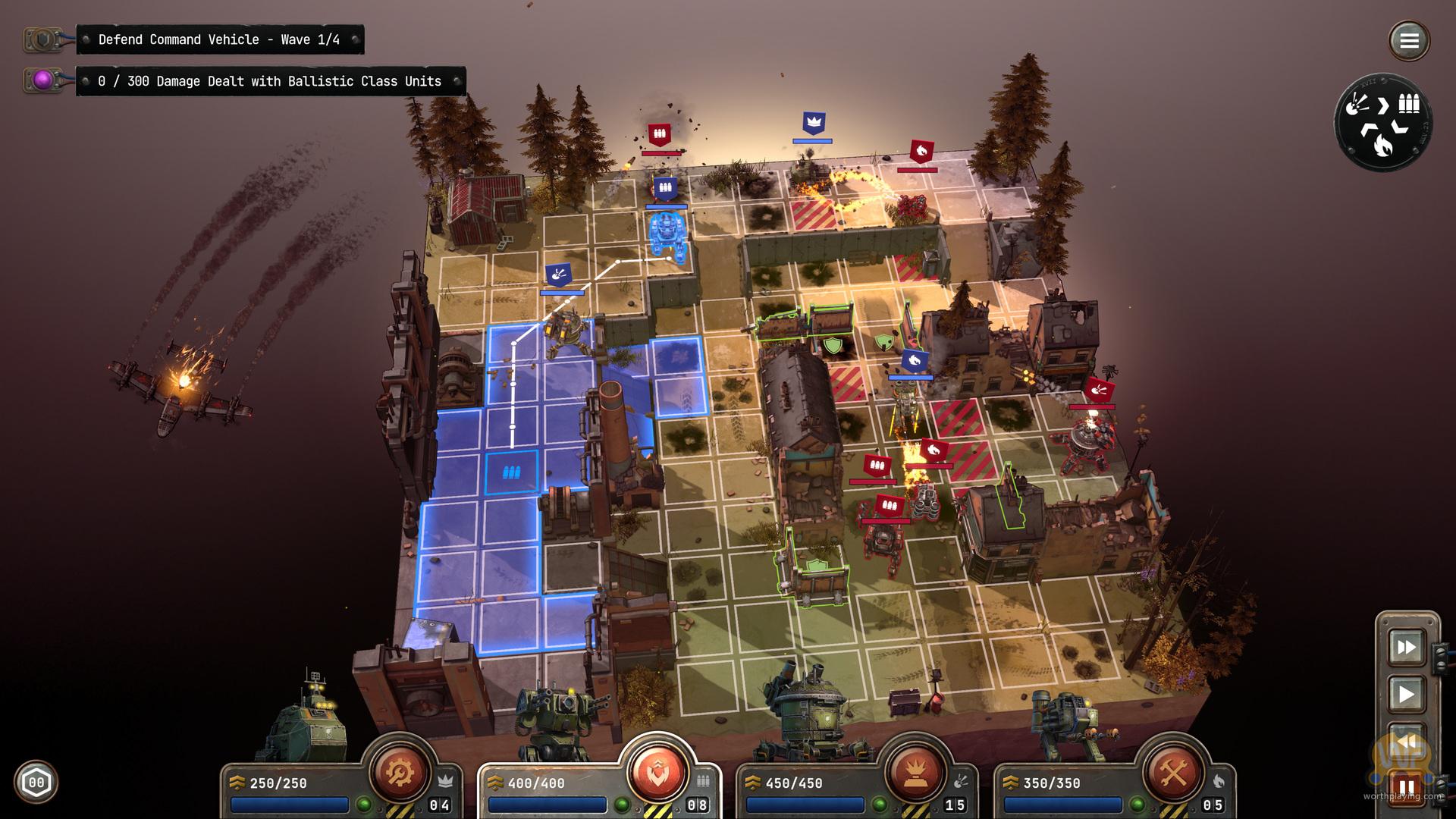Use the explosion ability on the 450/450 unit
Image resolution: width=1456 pixels, height=819 pixels.
coord(915,772)
